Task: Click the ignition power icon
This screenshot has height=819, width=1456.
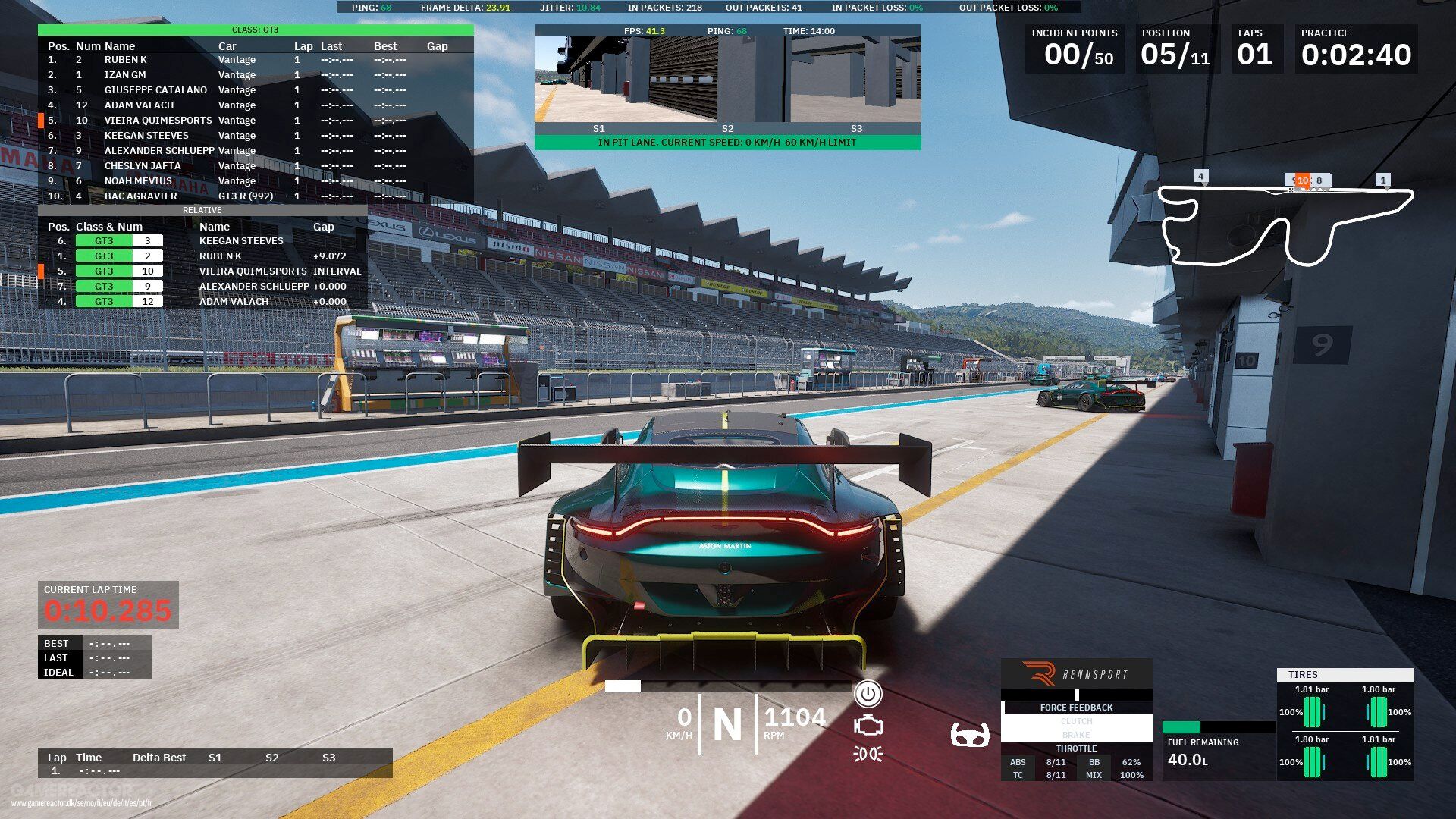Action: 868,693
